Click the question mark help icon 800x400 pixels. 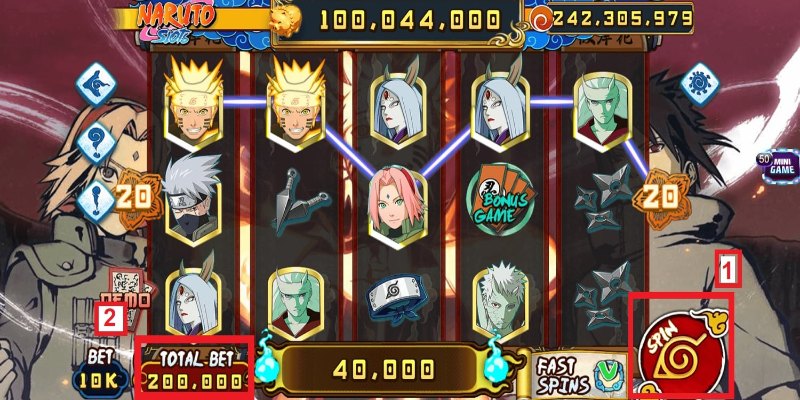[97, 139]
